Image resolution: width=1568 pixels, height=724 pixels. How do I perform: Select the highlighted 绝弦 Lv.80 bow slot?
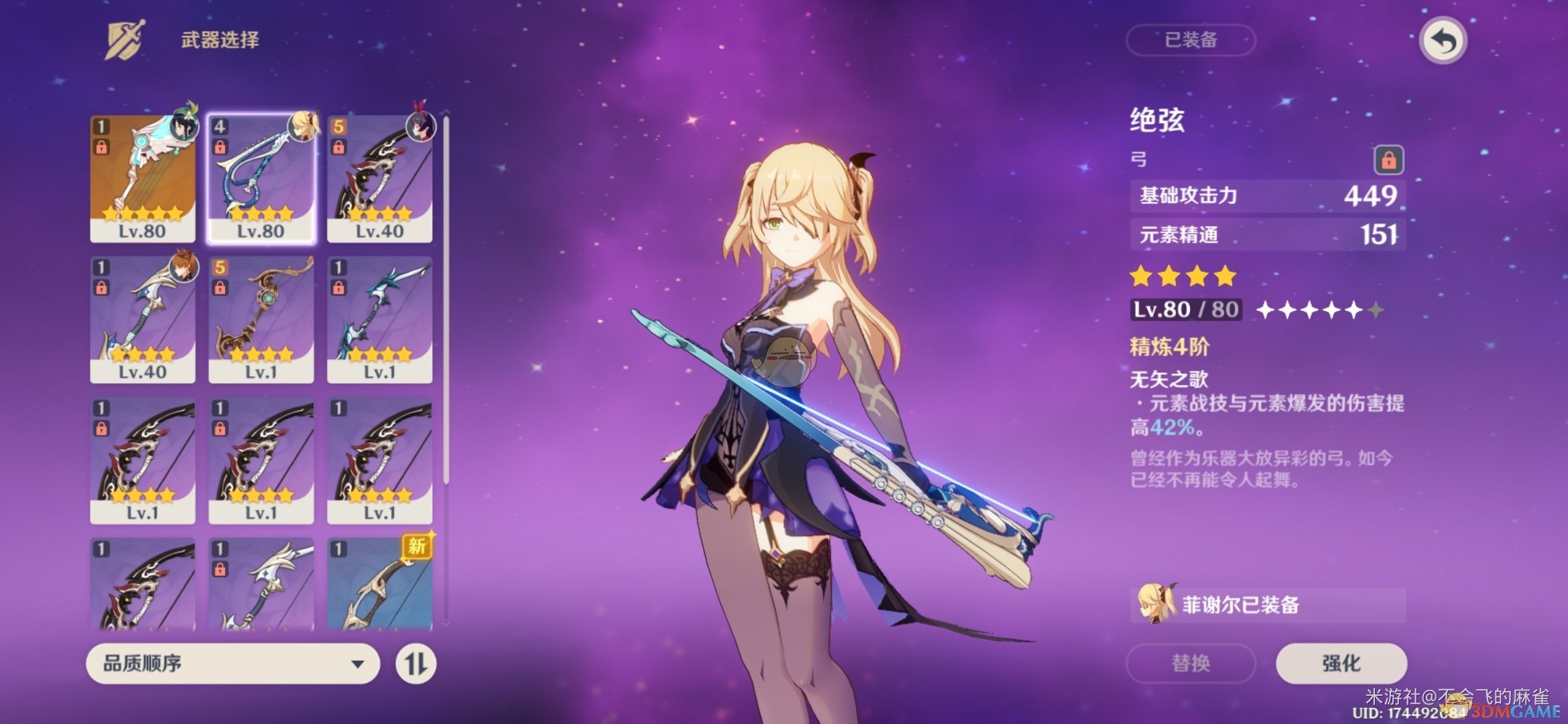tap(261, 178)
